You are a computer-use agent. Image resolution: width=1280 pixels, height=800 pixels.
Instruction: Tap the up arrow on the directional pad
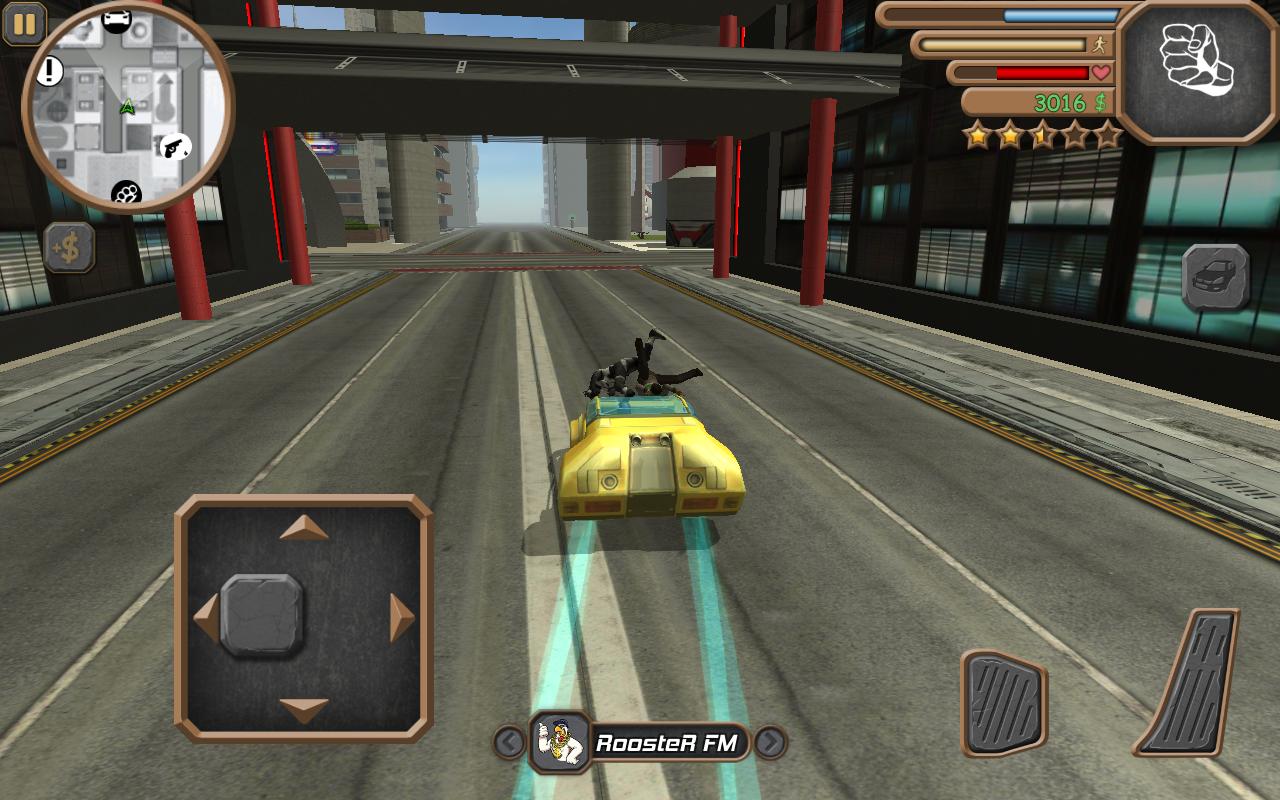pos(304,528)
